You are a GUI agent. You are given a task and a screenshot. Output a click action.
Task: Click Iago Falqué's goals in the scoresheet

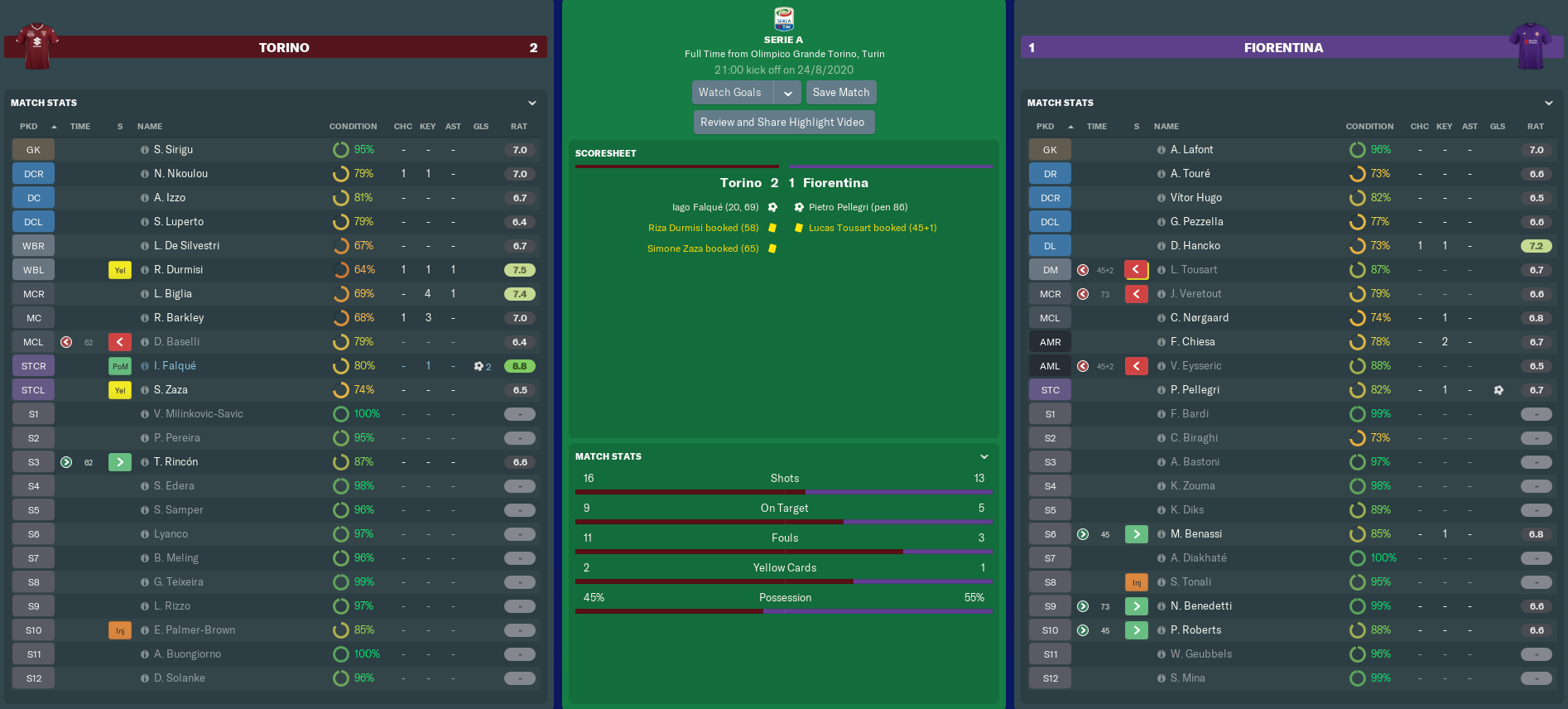(715, 207)
